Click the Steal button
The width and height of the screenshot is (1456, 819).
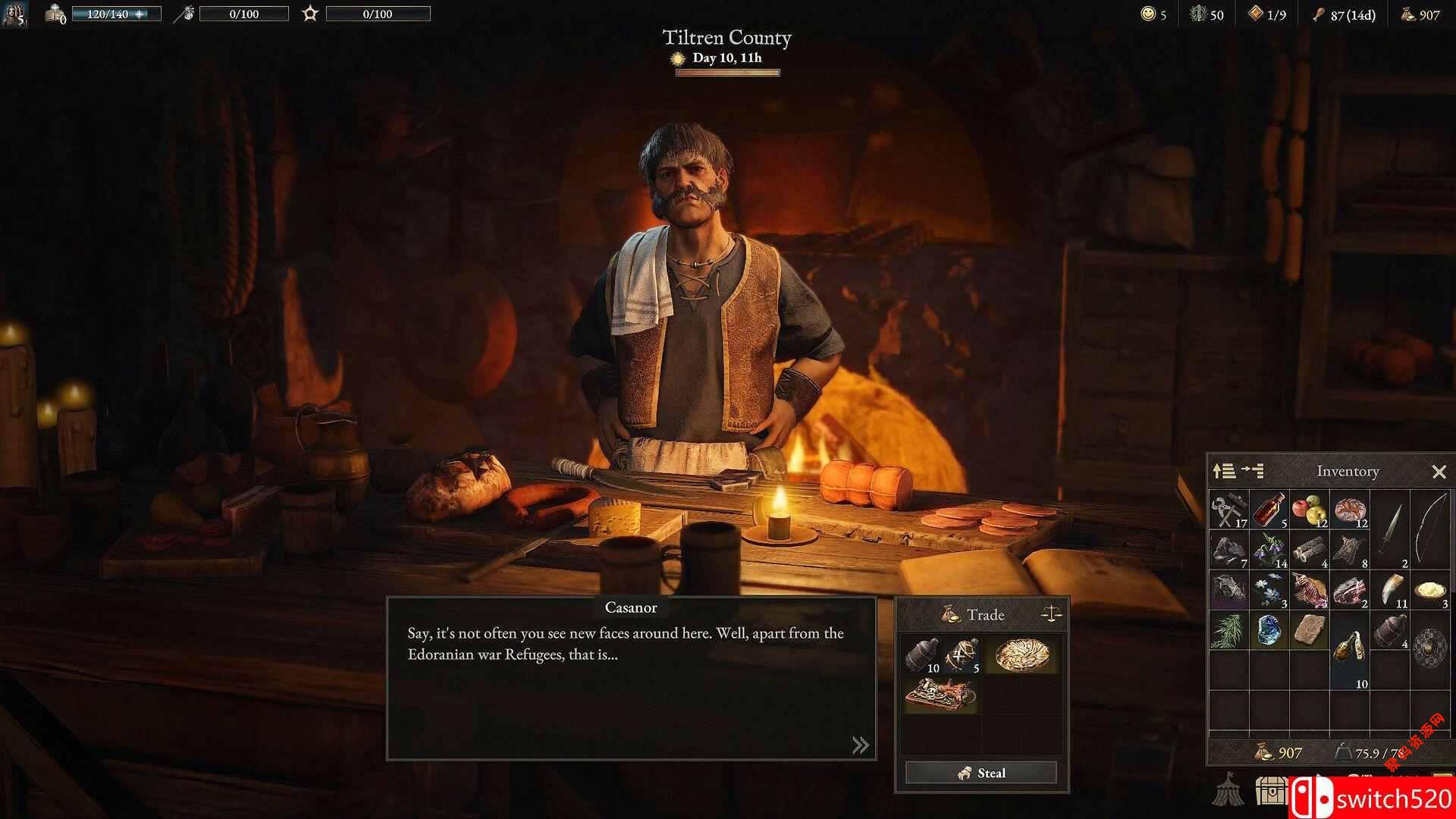click(981, 773)
